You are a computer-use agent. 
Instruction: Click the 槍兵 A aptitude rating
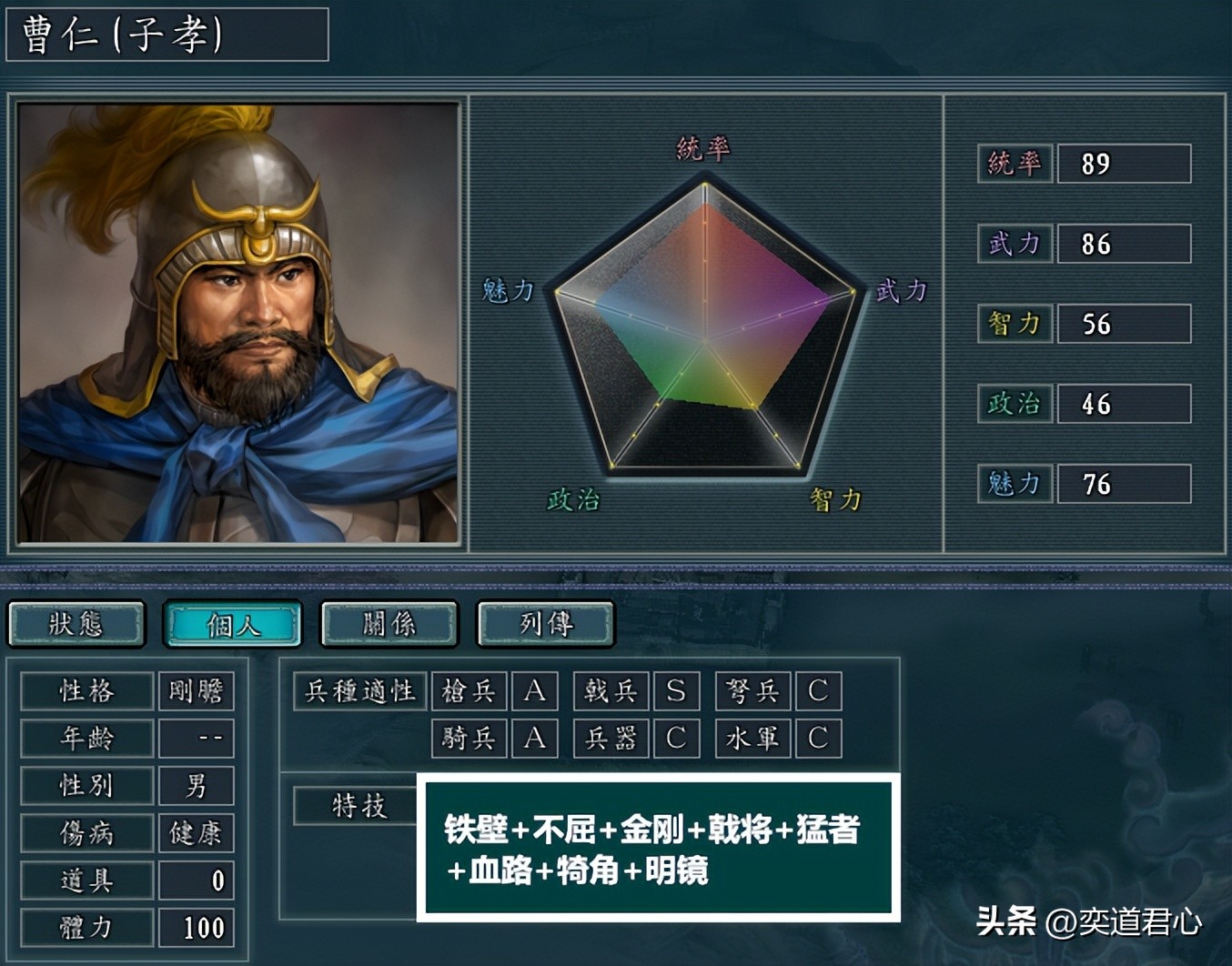(x=535, y=691)
